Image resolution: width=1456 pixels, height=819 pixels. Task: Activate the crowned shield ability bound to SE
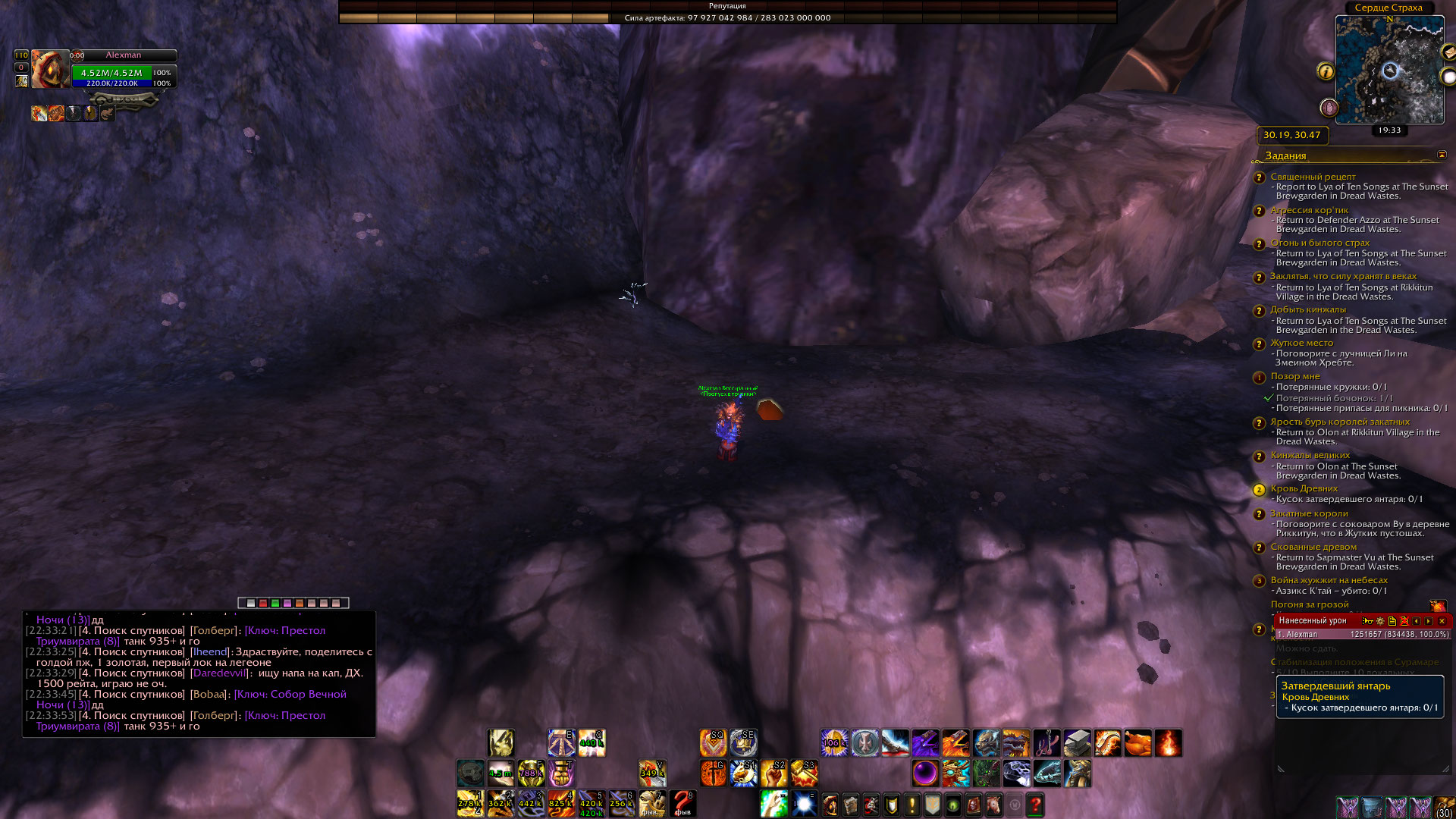743,743
